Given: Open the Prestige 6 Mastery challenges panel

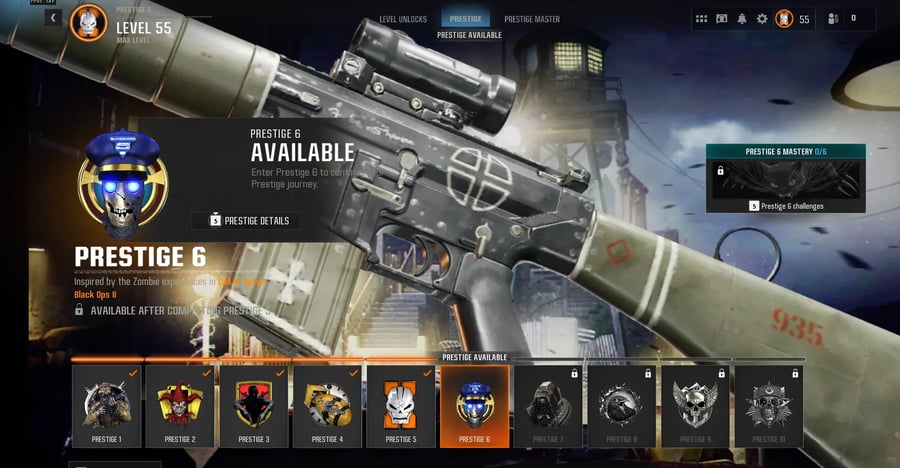Looking at the screenshot, I should point(785,180).
